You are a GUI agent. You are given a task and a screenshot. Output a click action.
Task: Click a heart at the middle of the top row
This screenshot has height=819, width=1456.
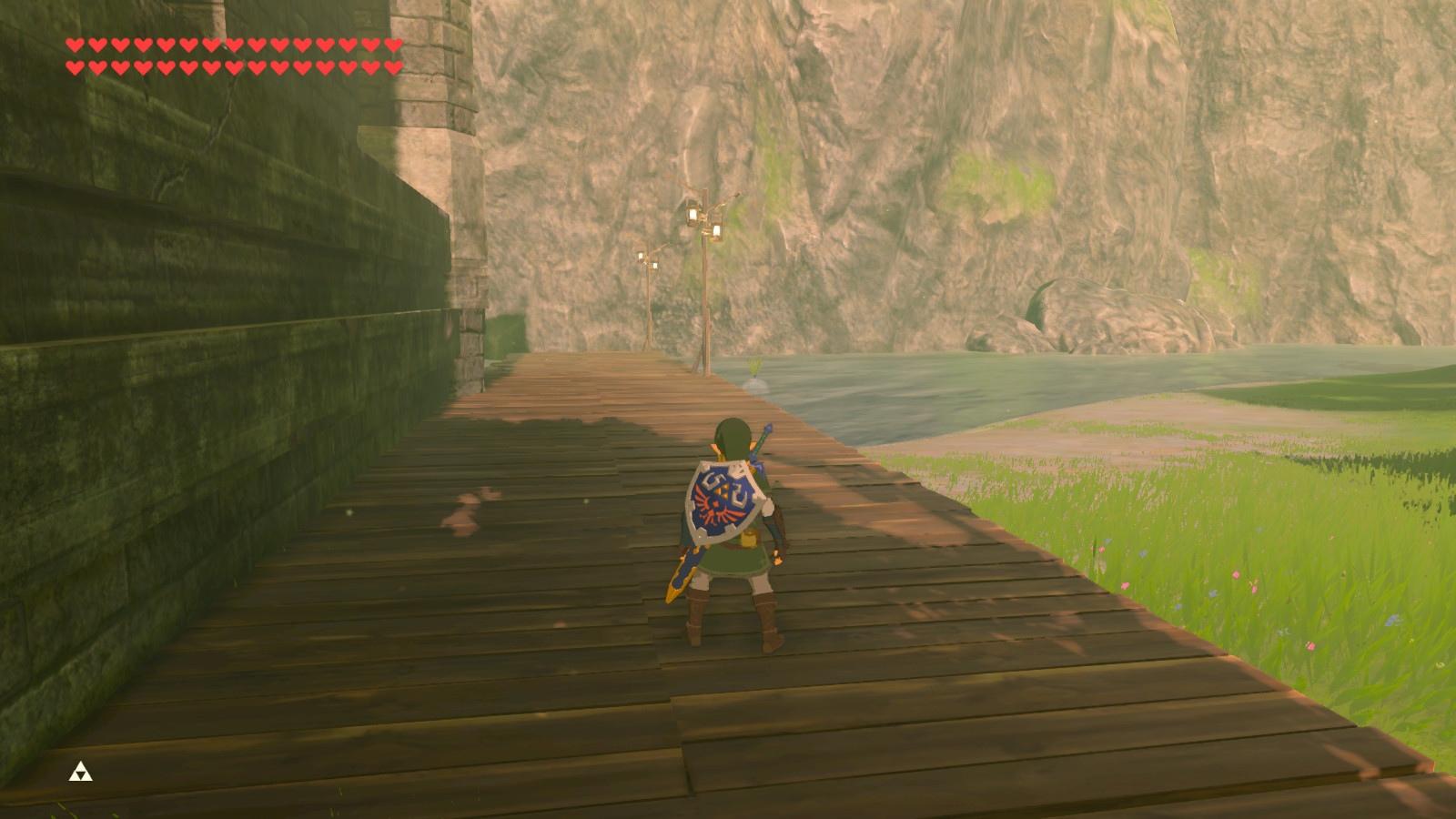coord(232,43)
